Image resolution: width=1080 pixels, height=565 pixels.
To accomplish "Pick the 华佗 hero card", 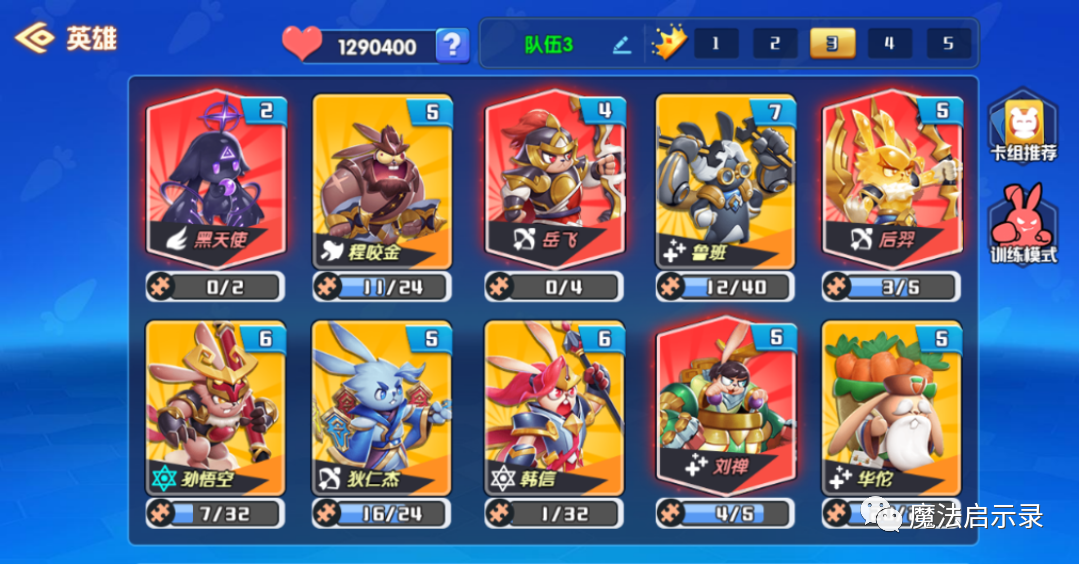I will click(892, 407).
